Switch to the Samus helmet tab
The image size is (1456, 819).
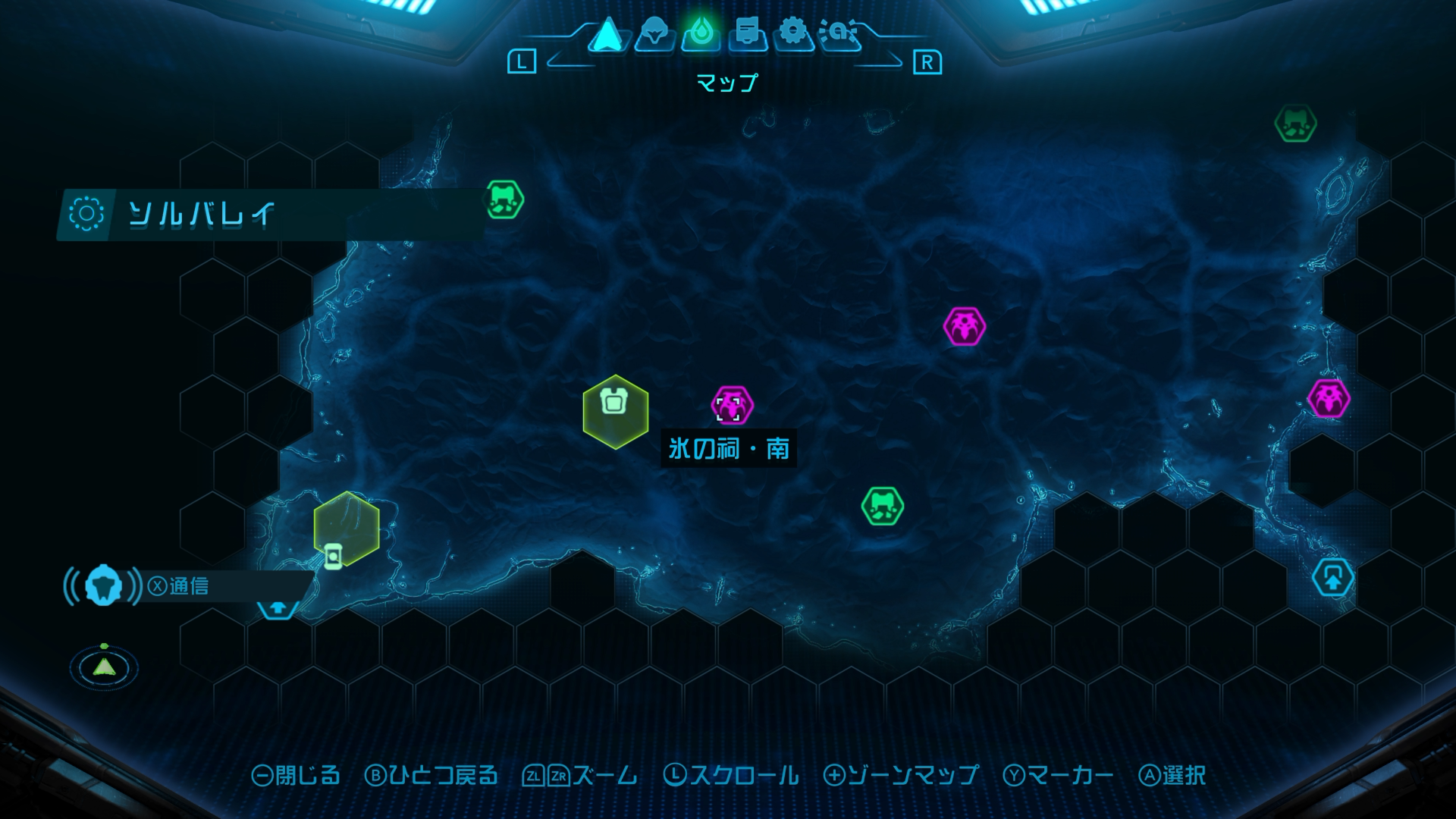(654, 34)
